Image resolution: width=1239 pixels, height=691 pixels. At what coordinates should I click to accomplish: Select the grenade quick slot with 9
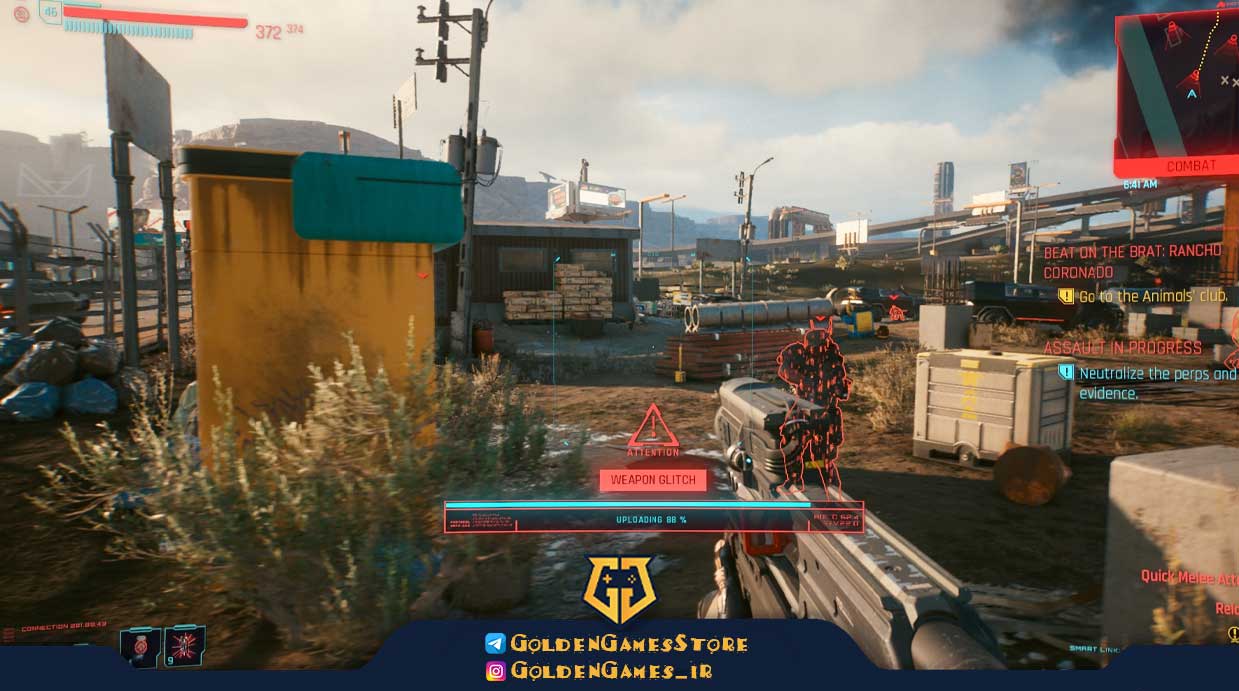pos(185,646)
